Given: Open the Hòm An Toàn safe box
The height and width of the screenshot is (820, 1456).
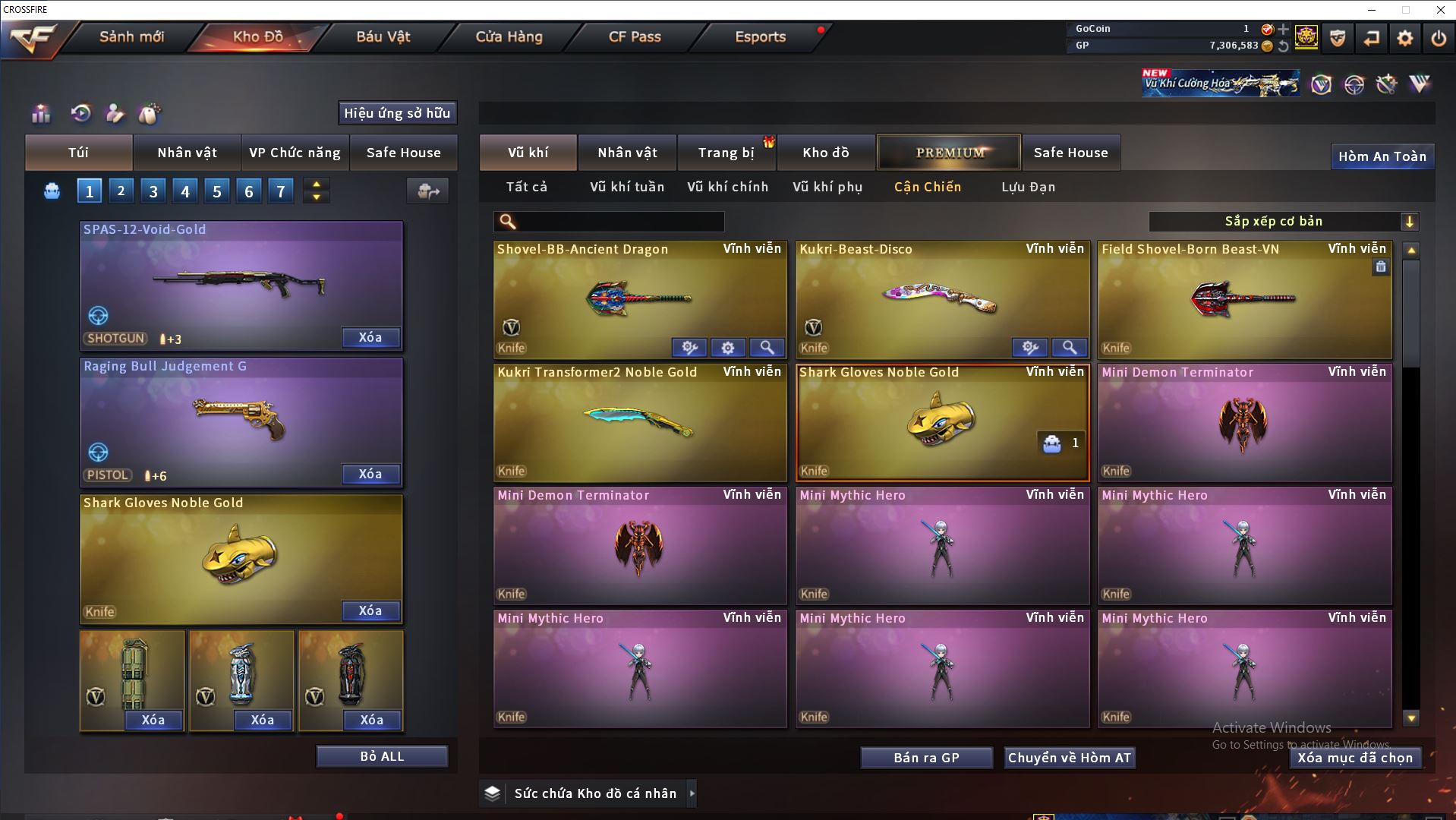Looking at the screenshot, I should coord(1382,156).
